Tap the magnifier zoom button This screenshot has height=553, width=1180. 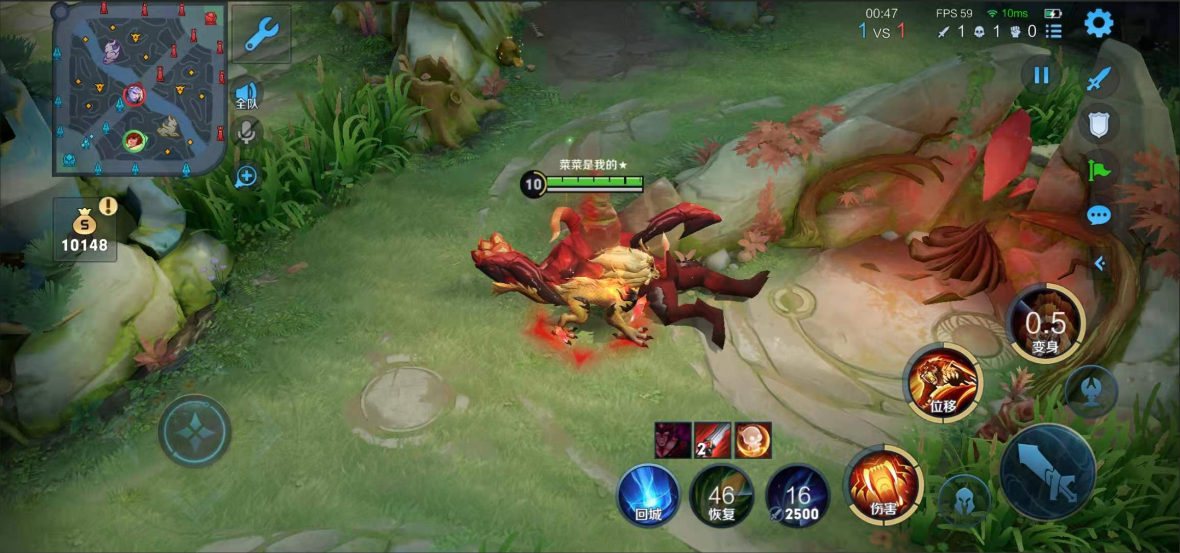247,177
